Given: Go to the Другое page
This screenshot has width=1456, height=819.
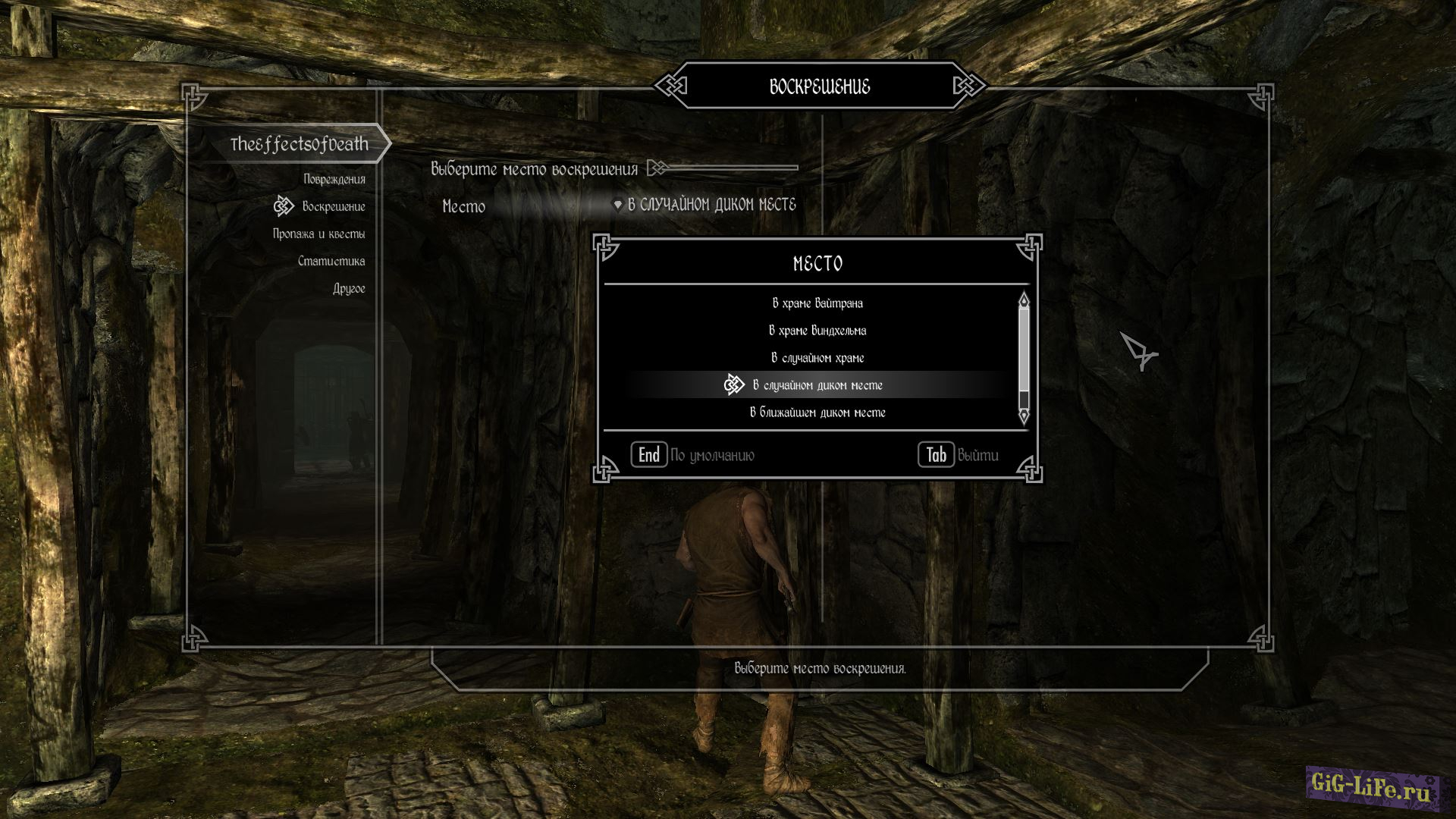Looking at the screenshot, I should 348,288.
